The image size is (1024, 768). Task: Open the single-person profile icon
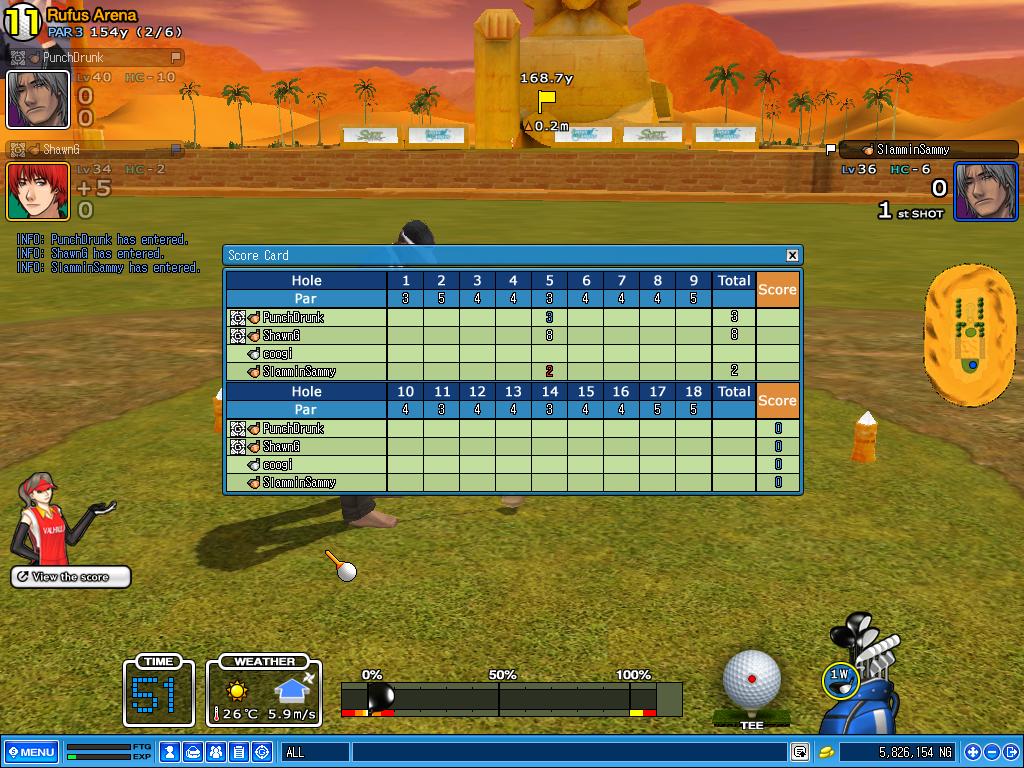[171, 752]
